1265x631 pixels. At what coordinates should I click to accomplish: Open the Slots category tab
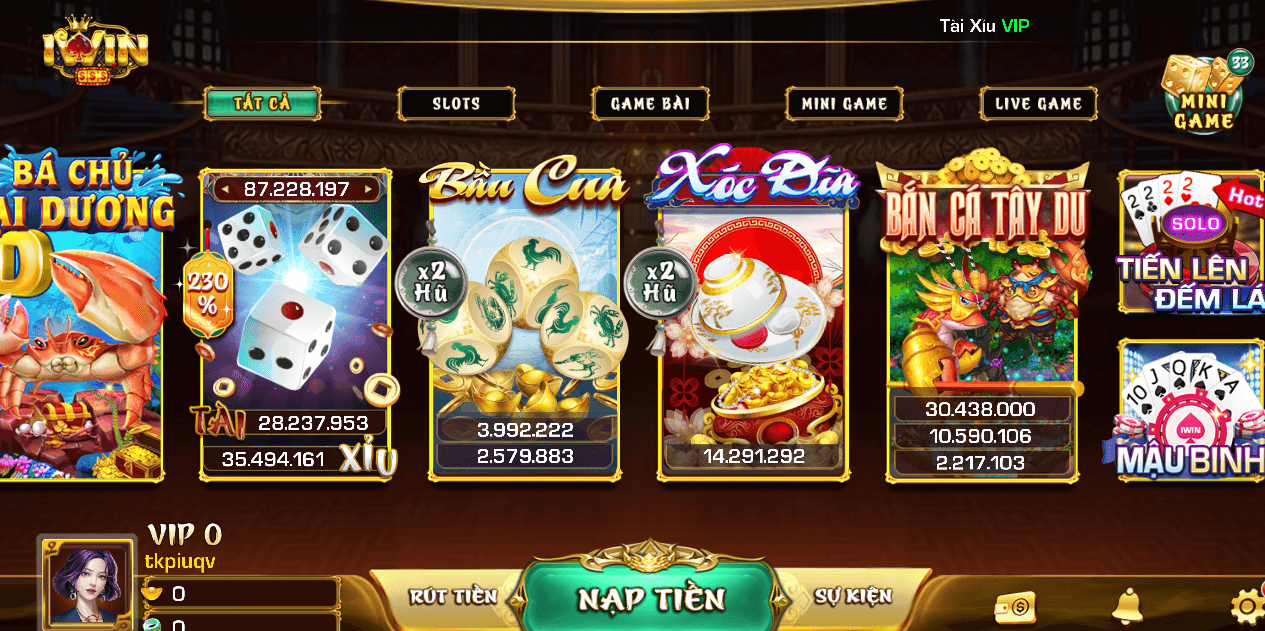point(456,103)
